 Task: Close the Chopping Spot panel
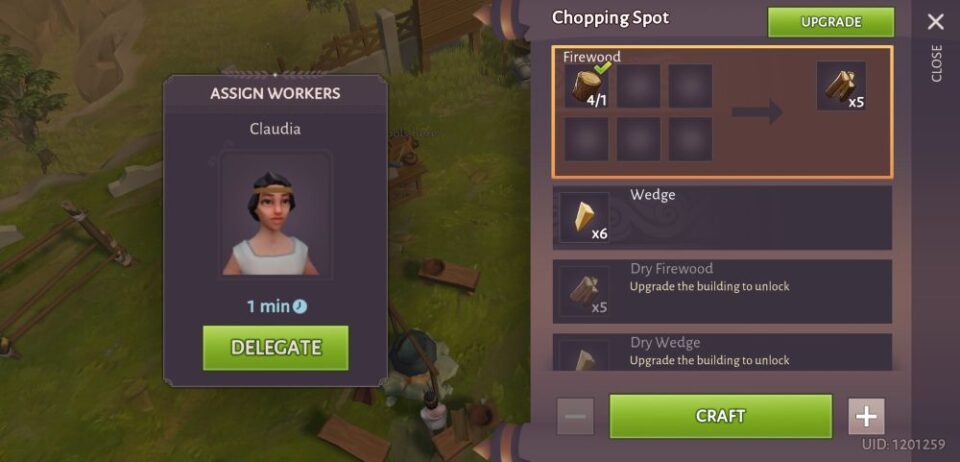[x=935, y=22]
